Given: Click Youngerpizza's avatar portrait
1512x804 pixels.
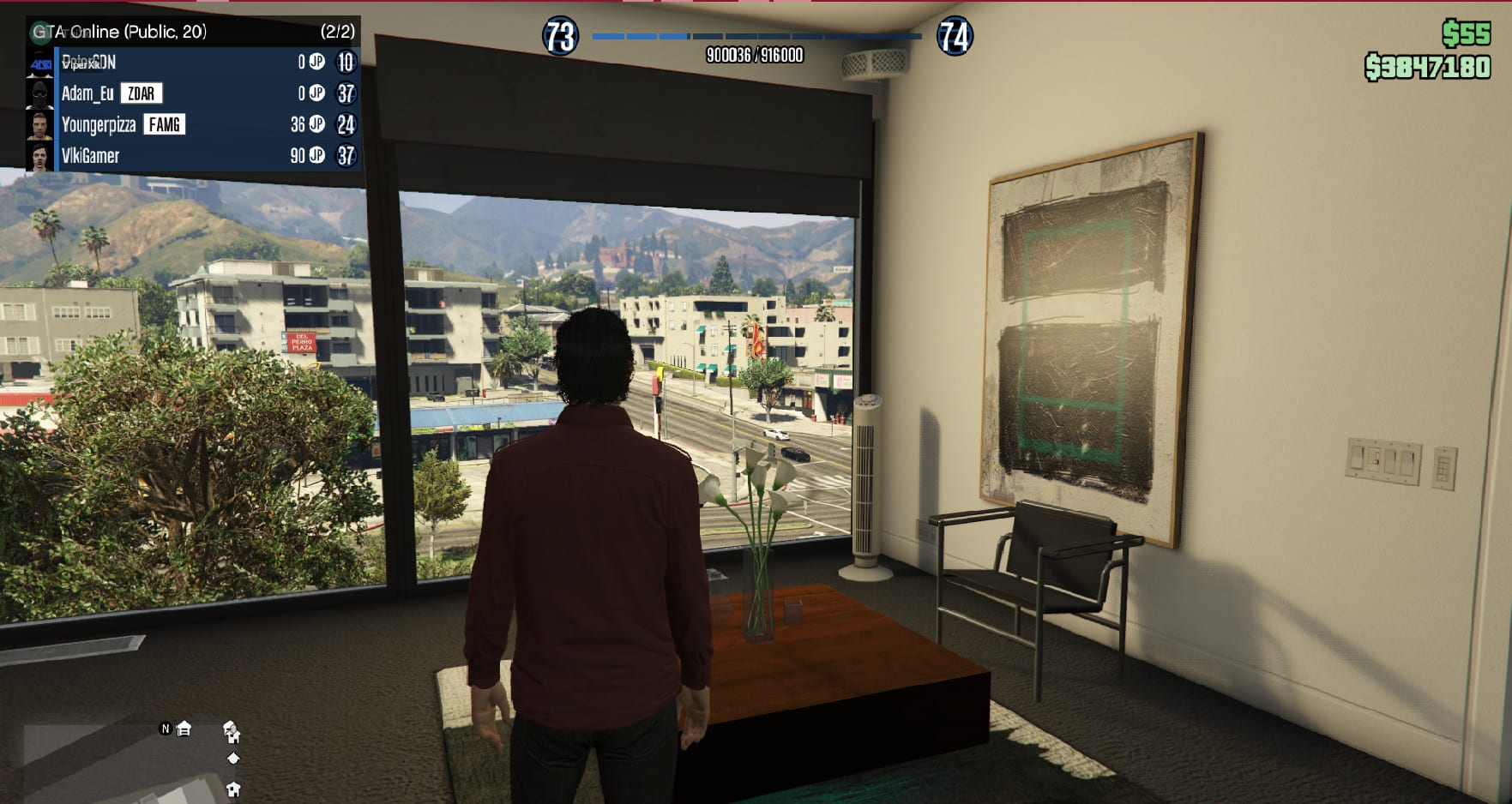Looking at the screenshot, I should coord(39,125).
